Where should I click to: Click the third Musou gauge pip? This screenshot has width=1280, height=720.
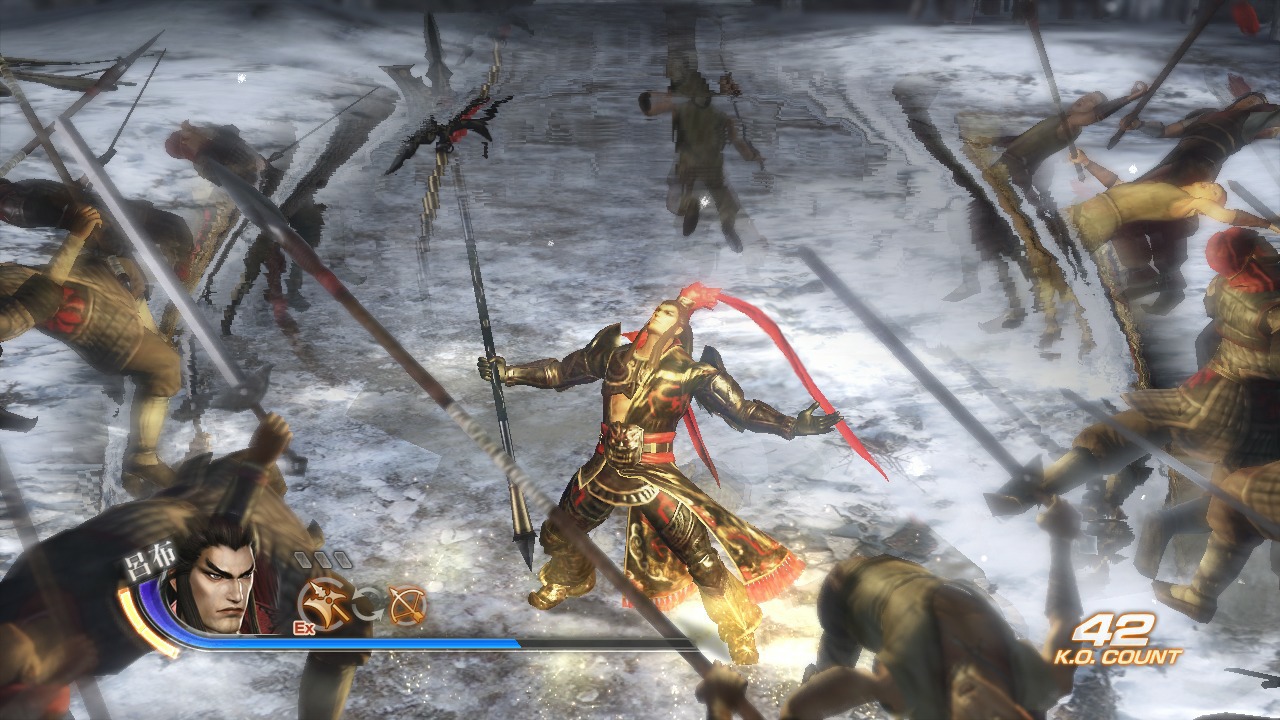(341, 559)
